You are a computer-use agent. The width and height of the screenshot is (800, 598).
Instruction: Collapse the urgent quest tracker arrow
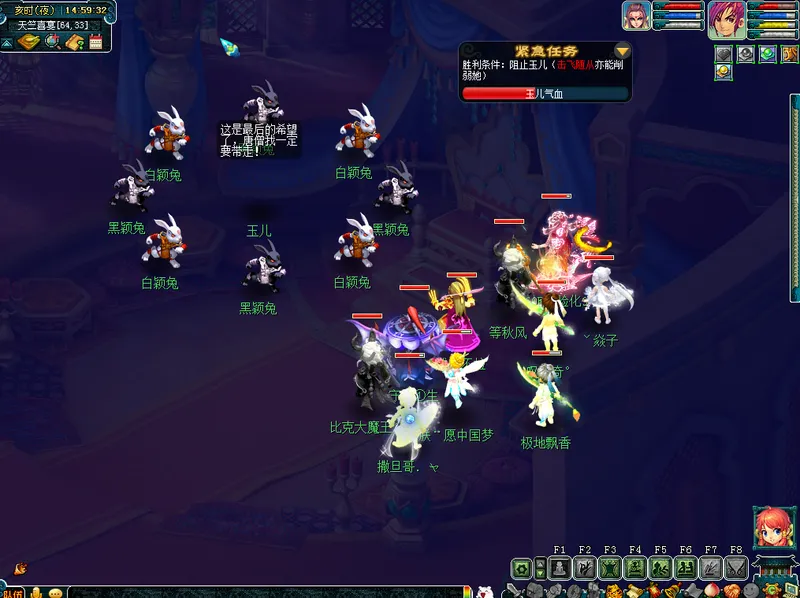coord(622,50)
